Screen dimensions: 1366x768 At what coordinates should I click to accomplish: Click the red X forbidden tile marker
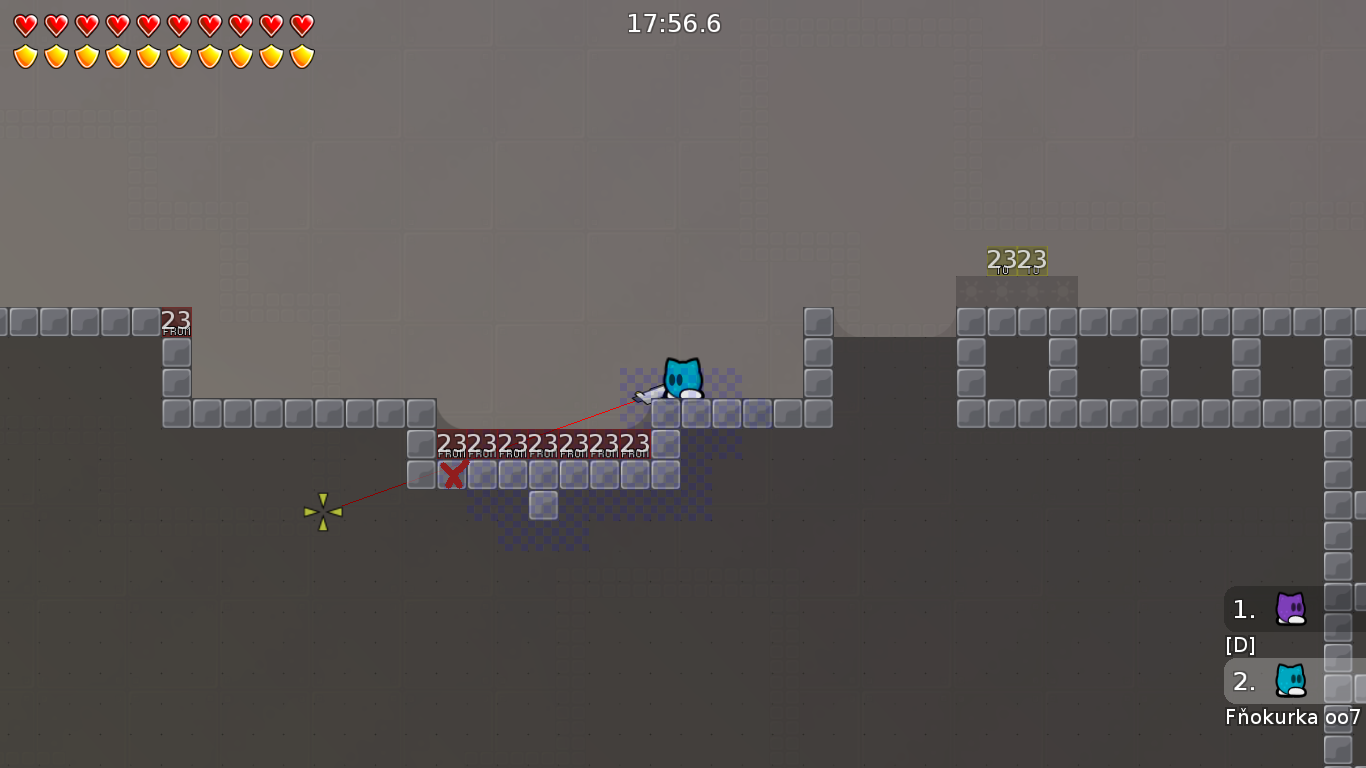452,476
